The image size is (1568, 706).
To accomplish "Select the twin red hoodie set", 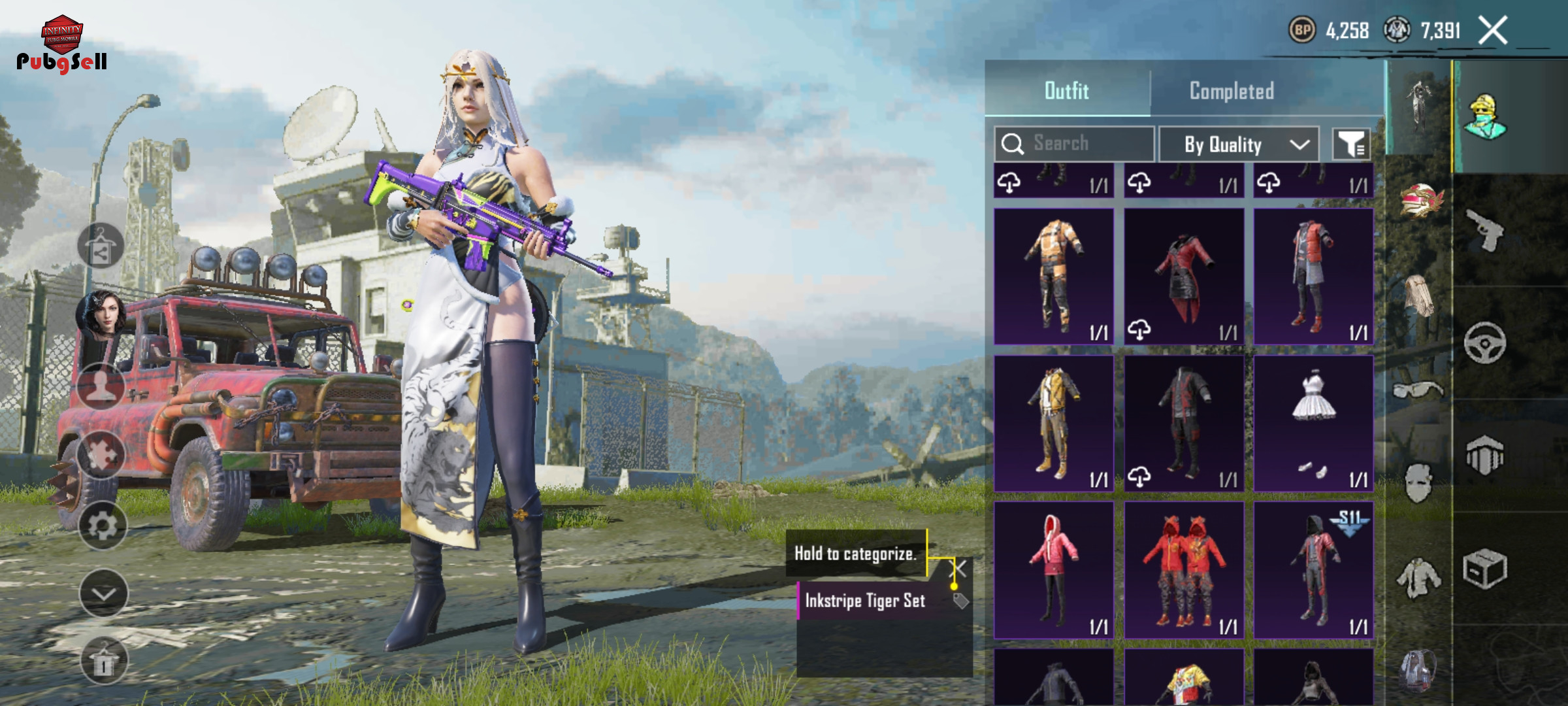I will (x=1184, y=569).
